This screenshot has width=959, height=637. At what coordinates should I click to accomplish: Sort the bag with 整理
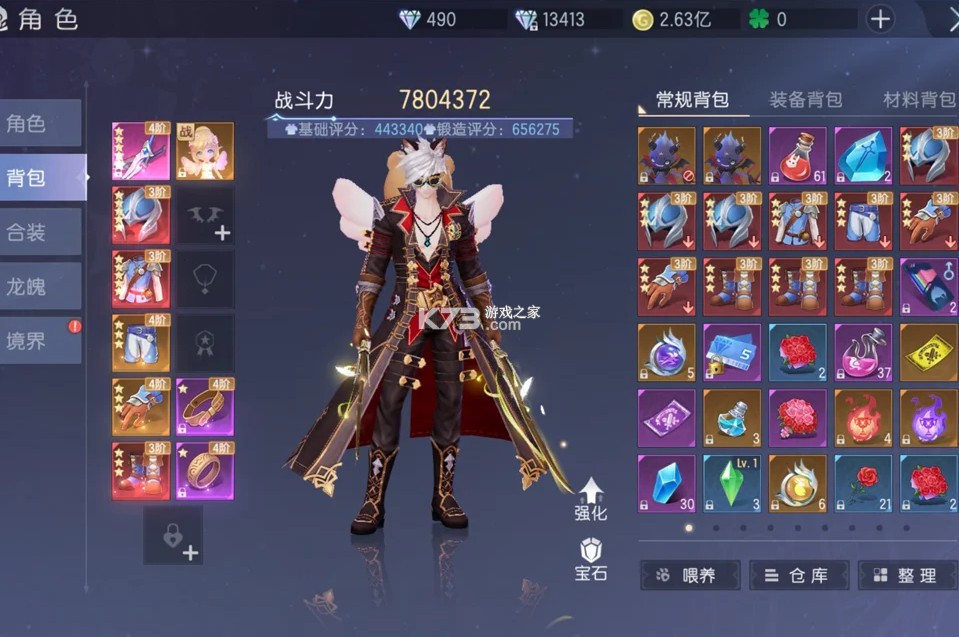coord(906,575)
